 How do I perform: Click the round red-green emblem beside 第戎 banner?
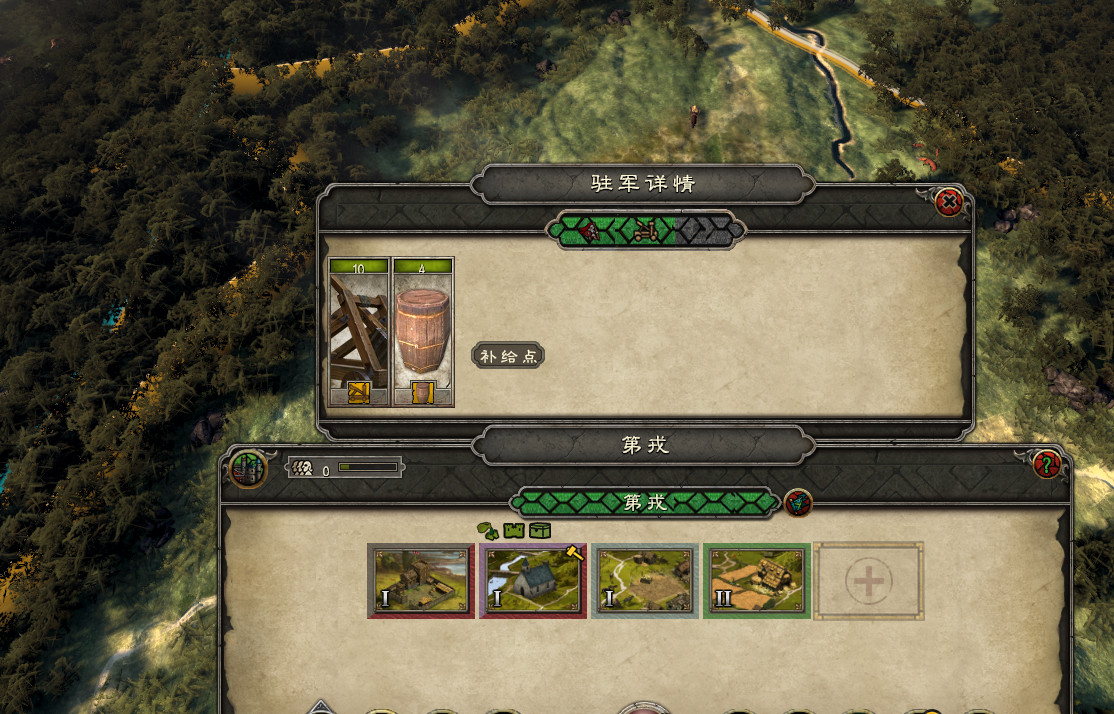point(798,502)
